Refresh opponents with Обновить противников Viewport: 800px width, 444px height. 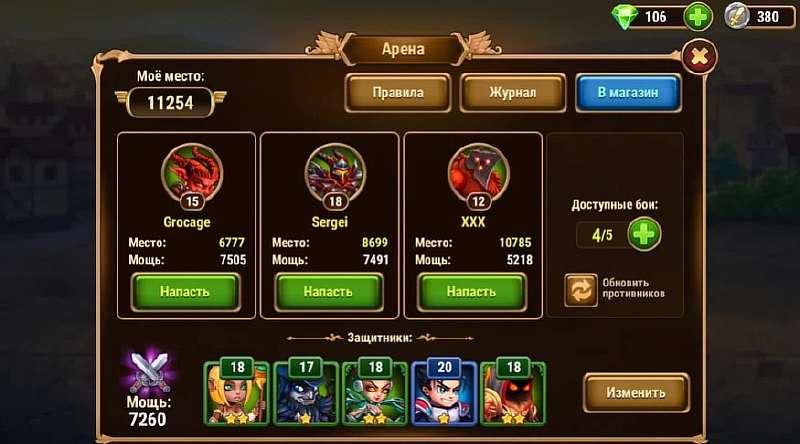(x=581, y=289)
